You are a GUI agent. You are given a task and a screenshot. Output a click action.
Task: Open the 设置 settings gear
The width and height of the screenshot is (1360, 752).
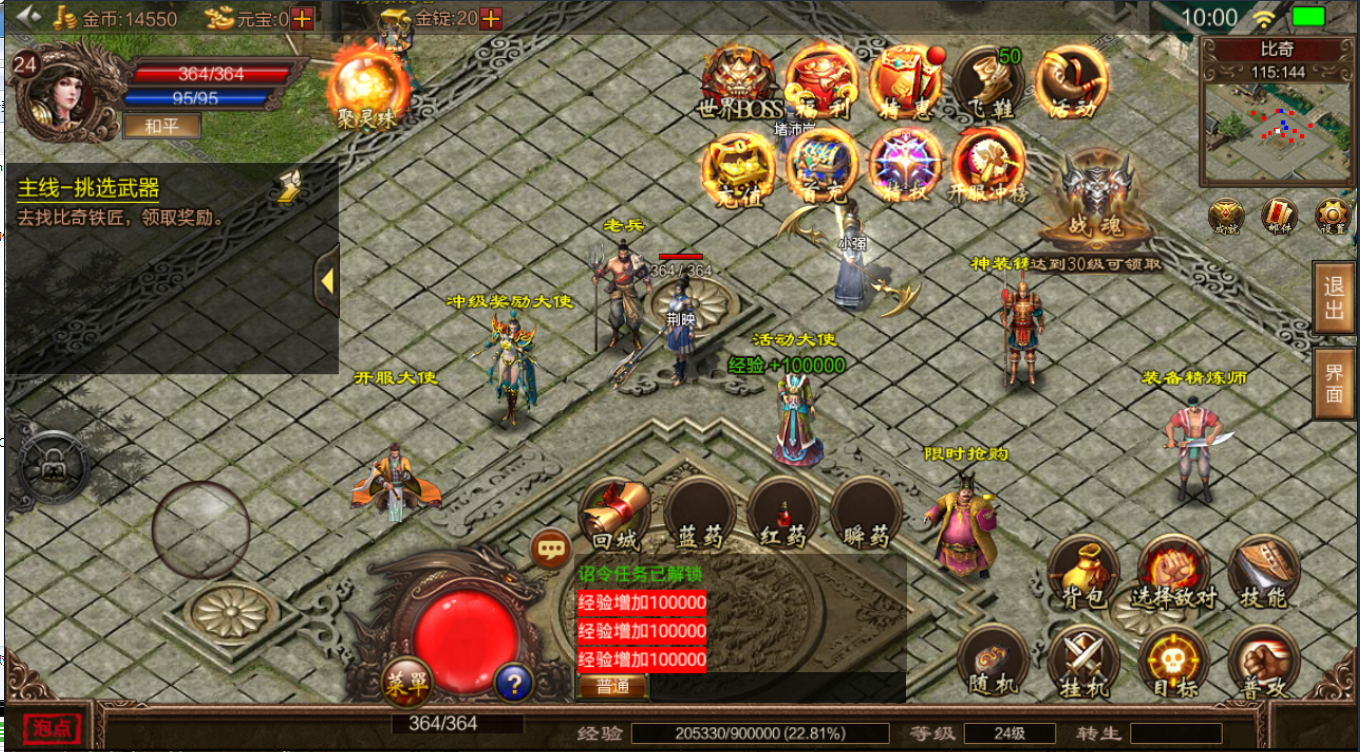point(1332,215)
